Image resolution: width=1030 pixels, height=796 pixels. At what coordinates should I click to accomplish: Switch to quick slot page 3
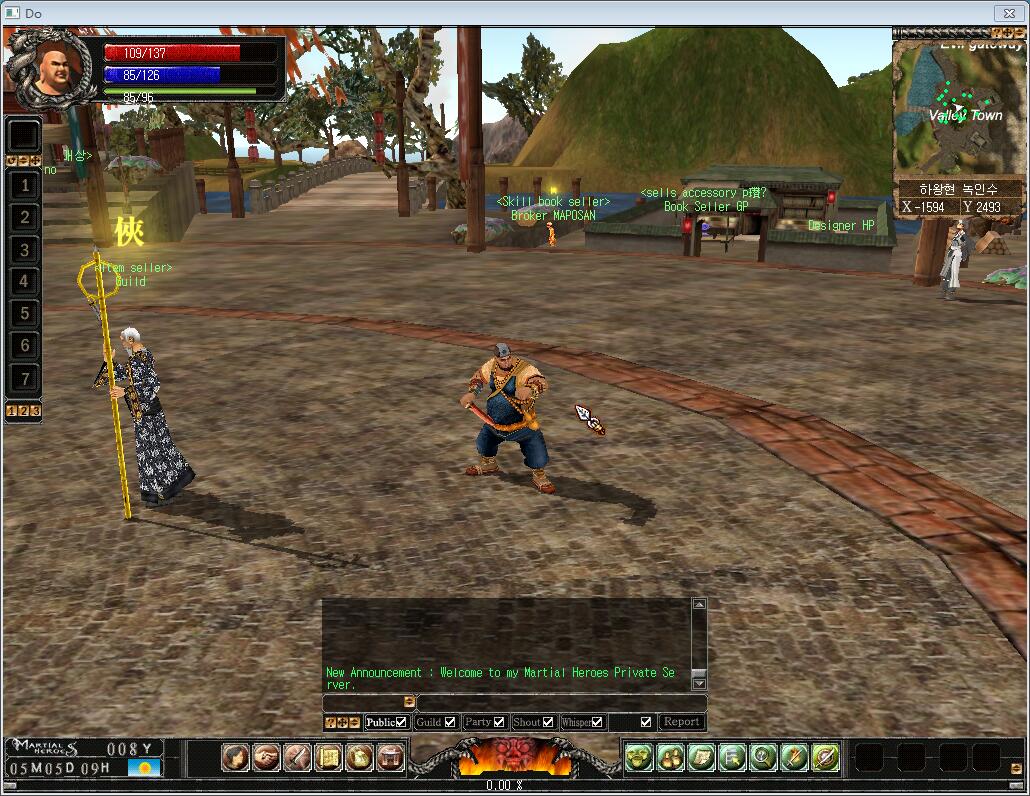click(36, 410)
